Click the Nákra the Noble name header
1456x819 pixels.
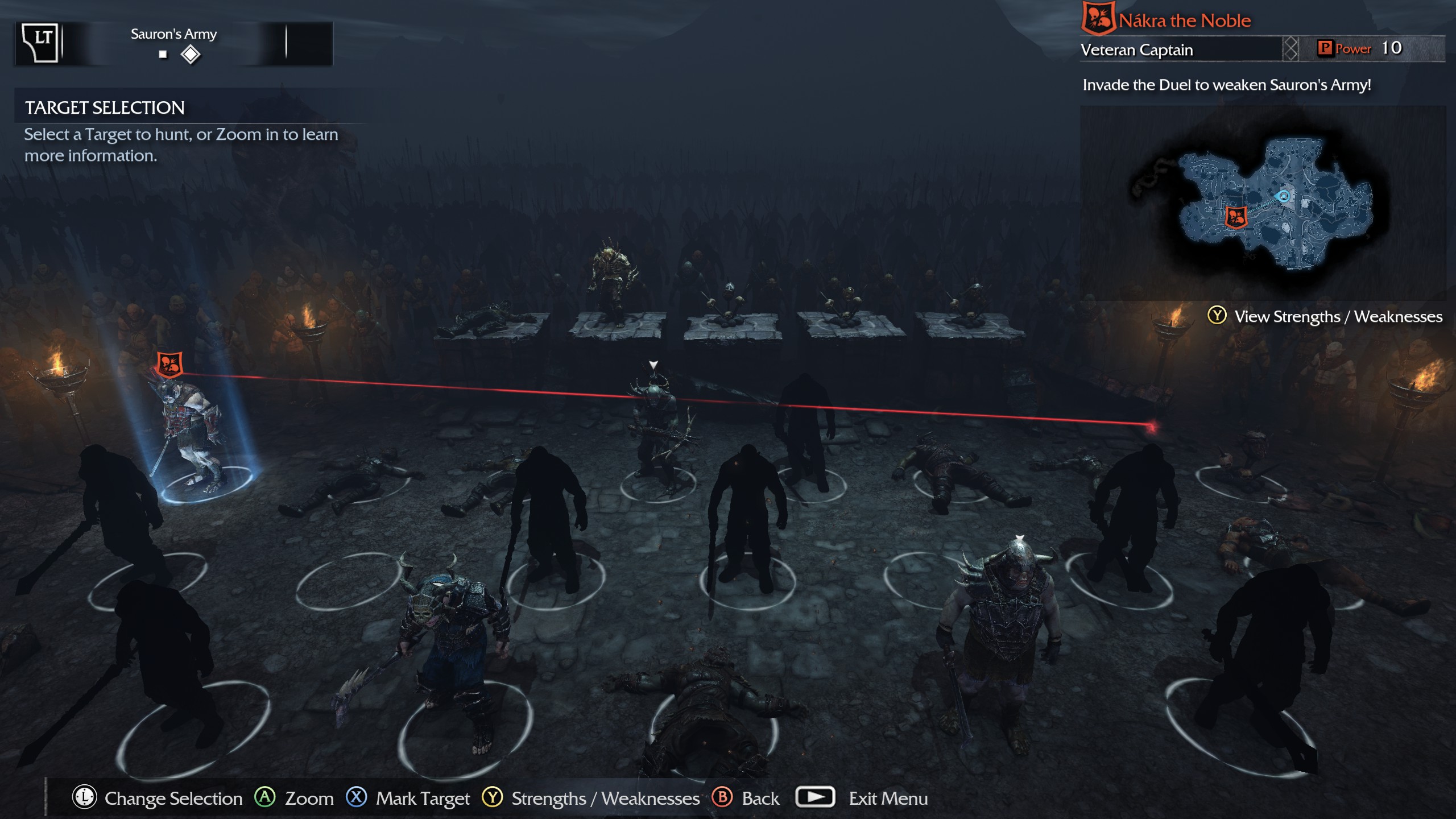coord(1184,21)
